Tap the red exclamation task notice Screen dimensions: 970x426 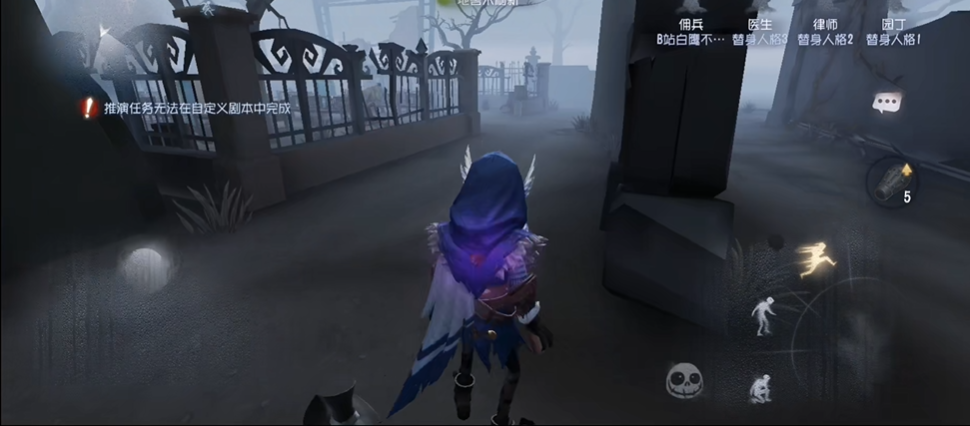[89, 106]
